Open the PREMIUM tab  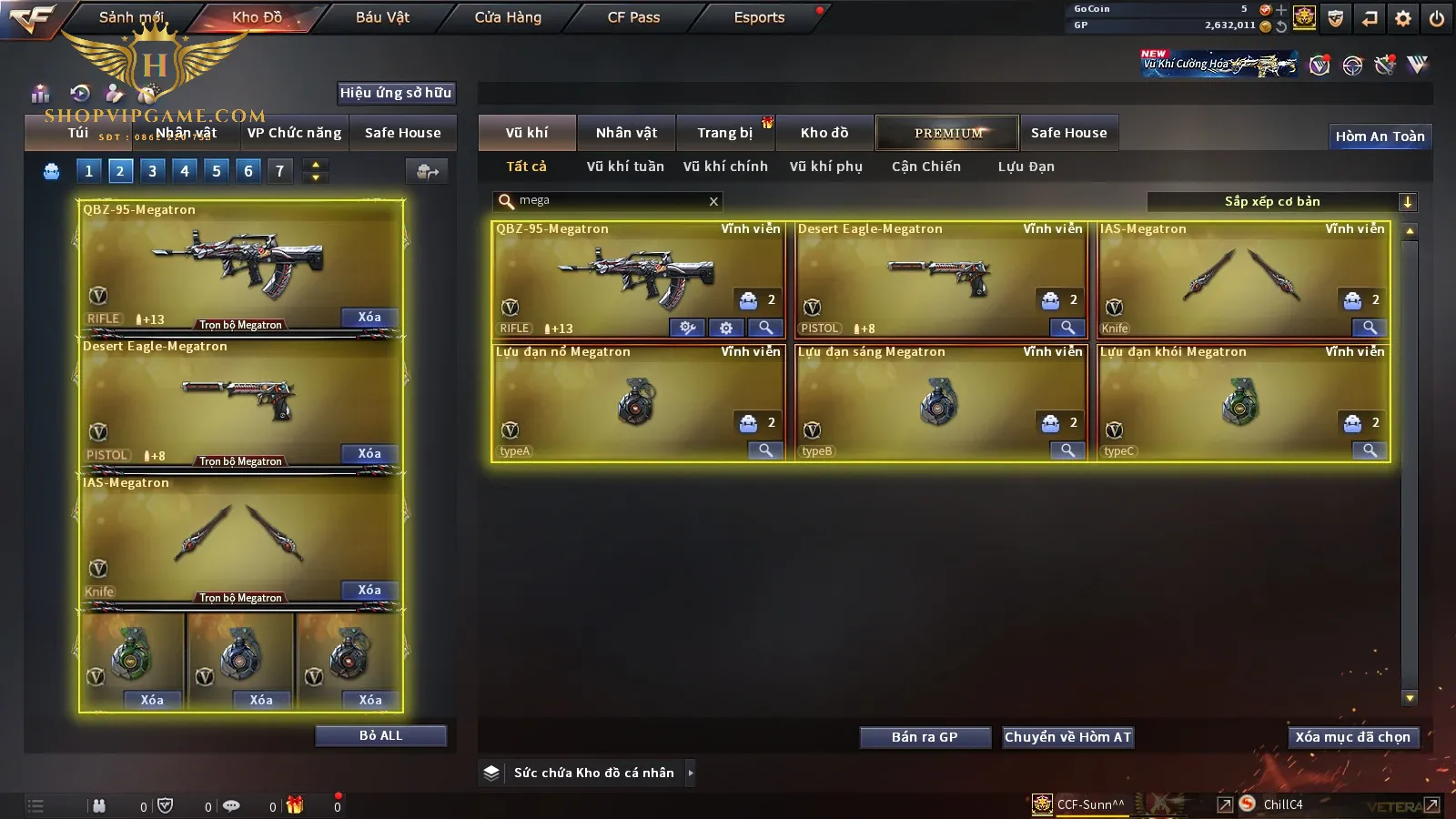coord(947,133)
